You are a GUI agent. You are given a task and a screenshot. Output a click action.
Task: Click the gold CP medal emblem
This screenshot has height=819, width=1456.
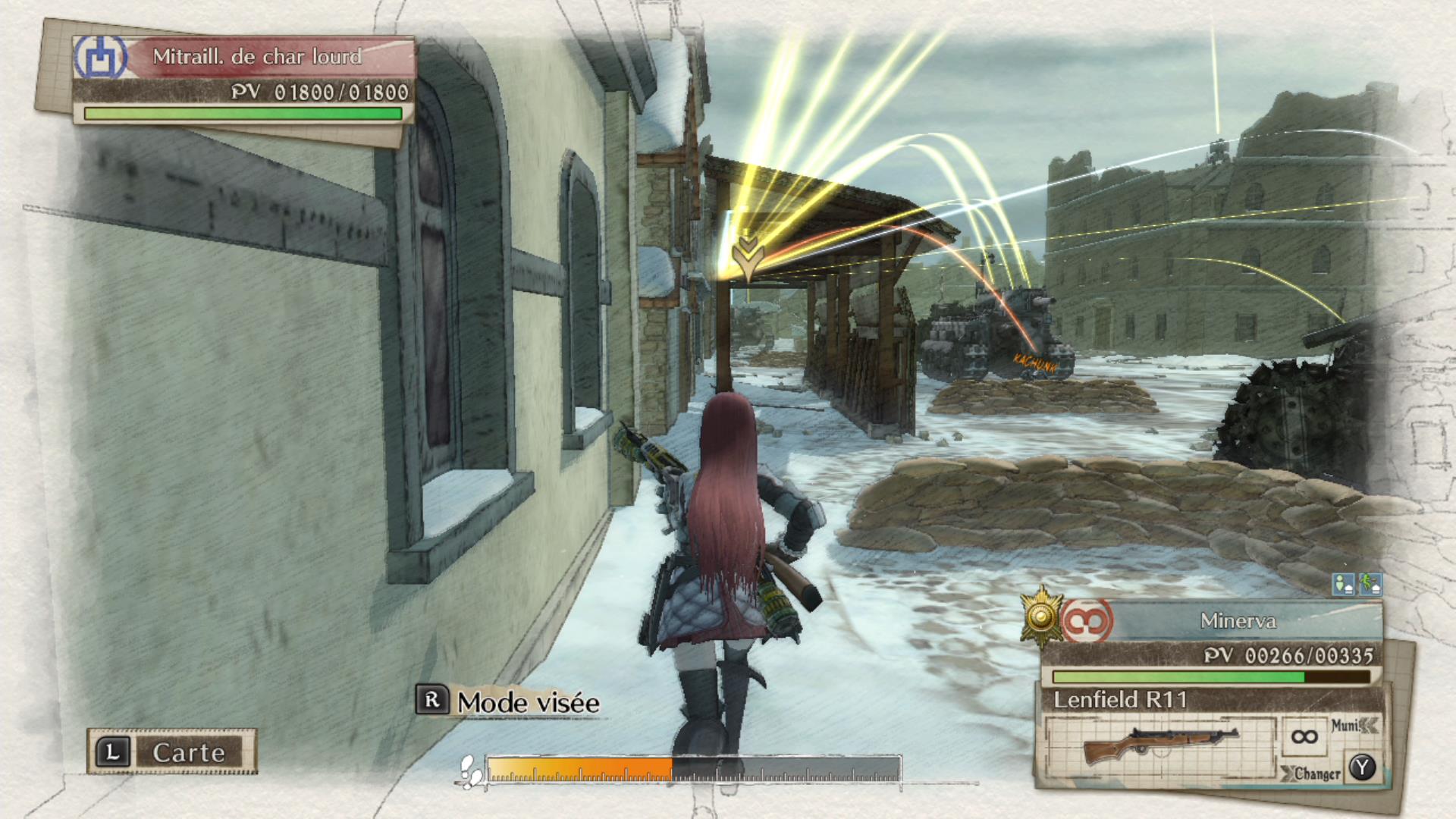coord(1040,618)
